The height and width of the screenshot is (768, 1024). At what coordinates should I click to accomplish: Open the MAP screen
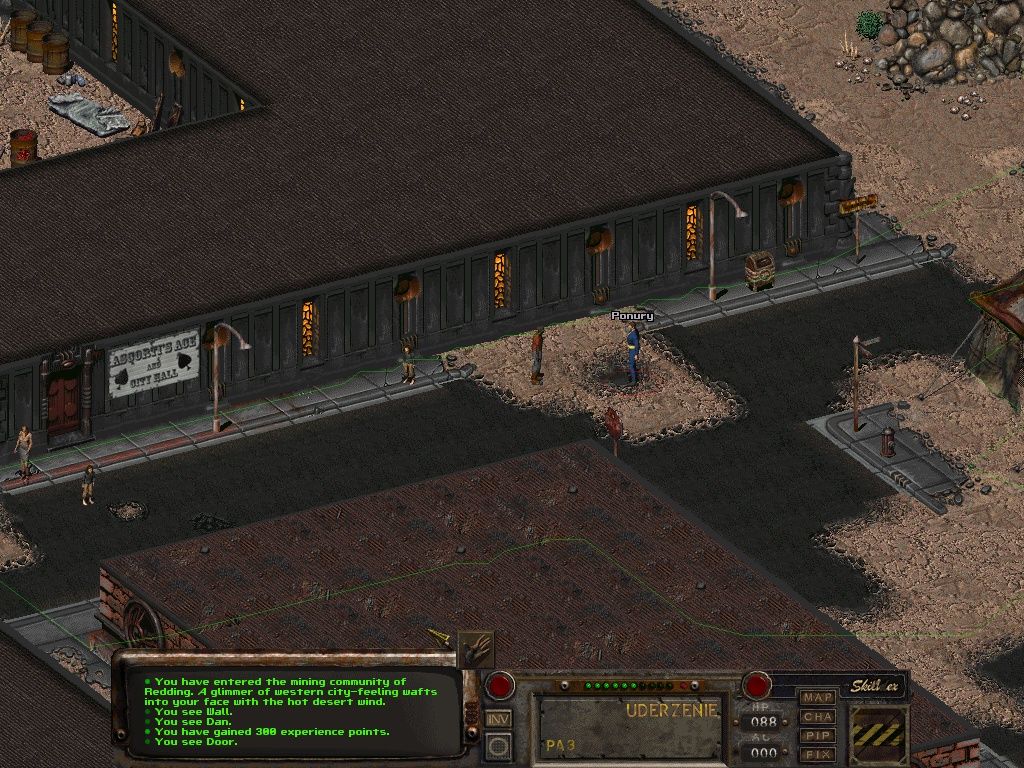point(818,697)
